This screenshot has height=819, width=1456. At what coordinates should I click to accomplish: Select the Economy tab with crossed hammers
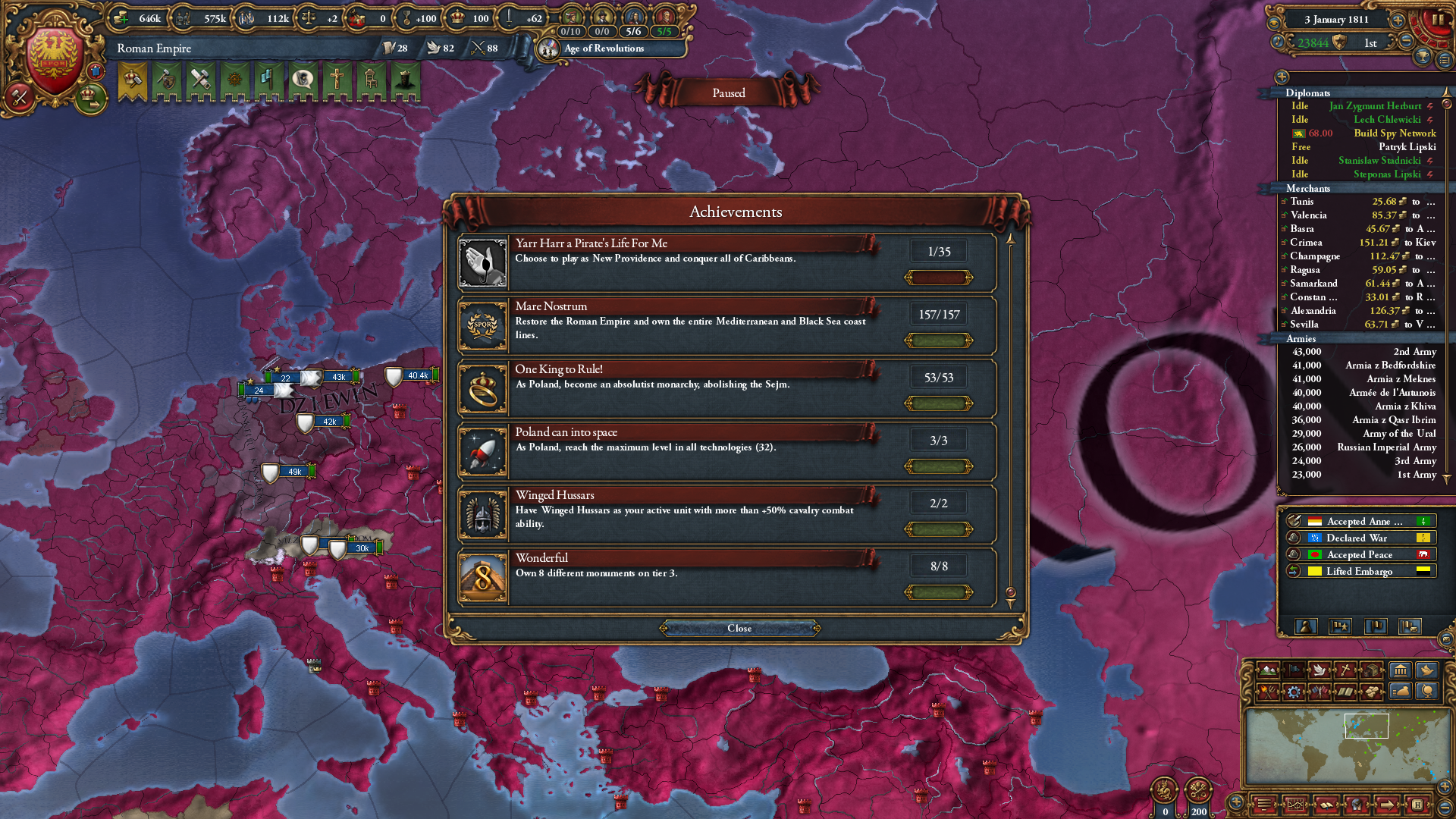coord(199,80)
